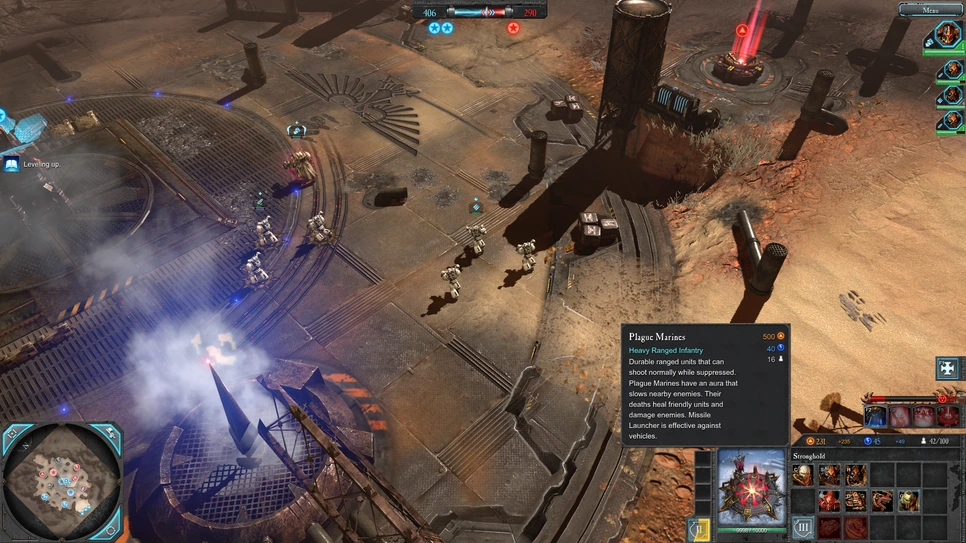The height and width of the screenshot is (543, 966).
Task: Click the minimap's top-left corner button
Action: [13, 434]
